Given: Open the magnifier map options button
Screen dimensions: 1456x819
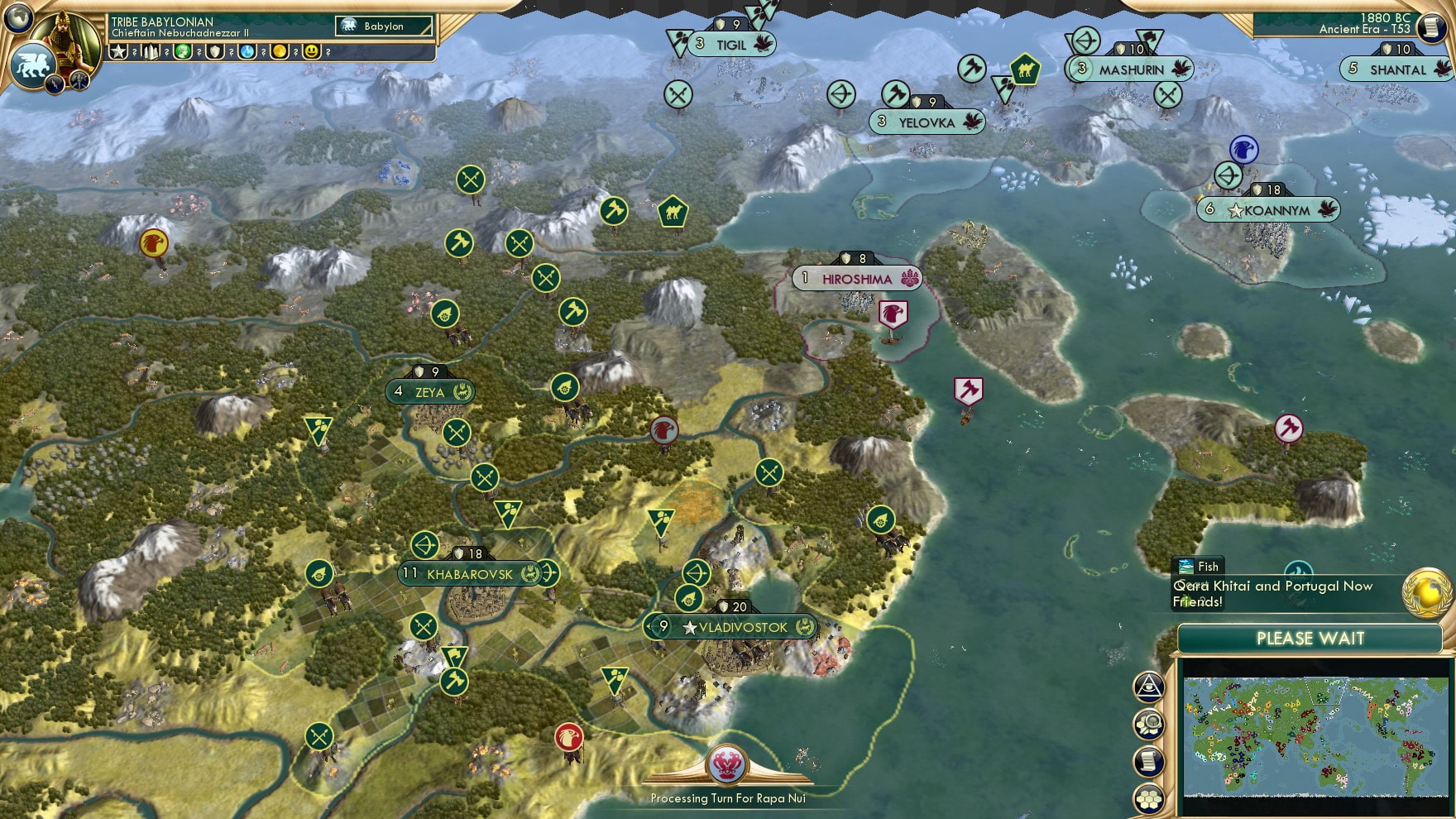Looking at the screenshot, I should coord(1149,725).
